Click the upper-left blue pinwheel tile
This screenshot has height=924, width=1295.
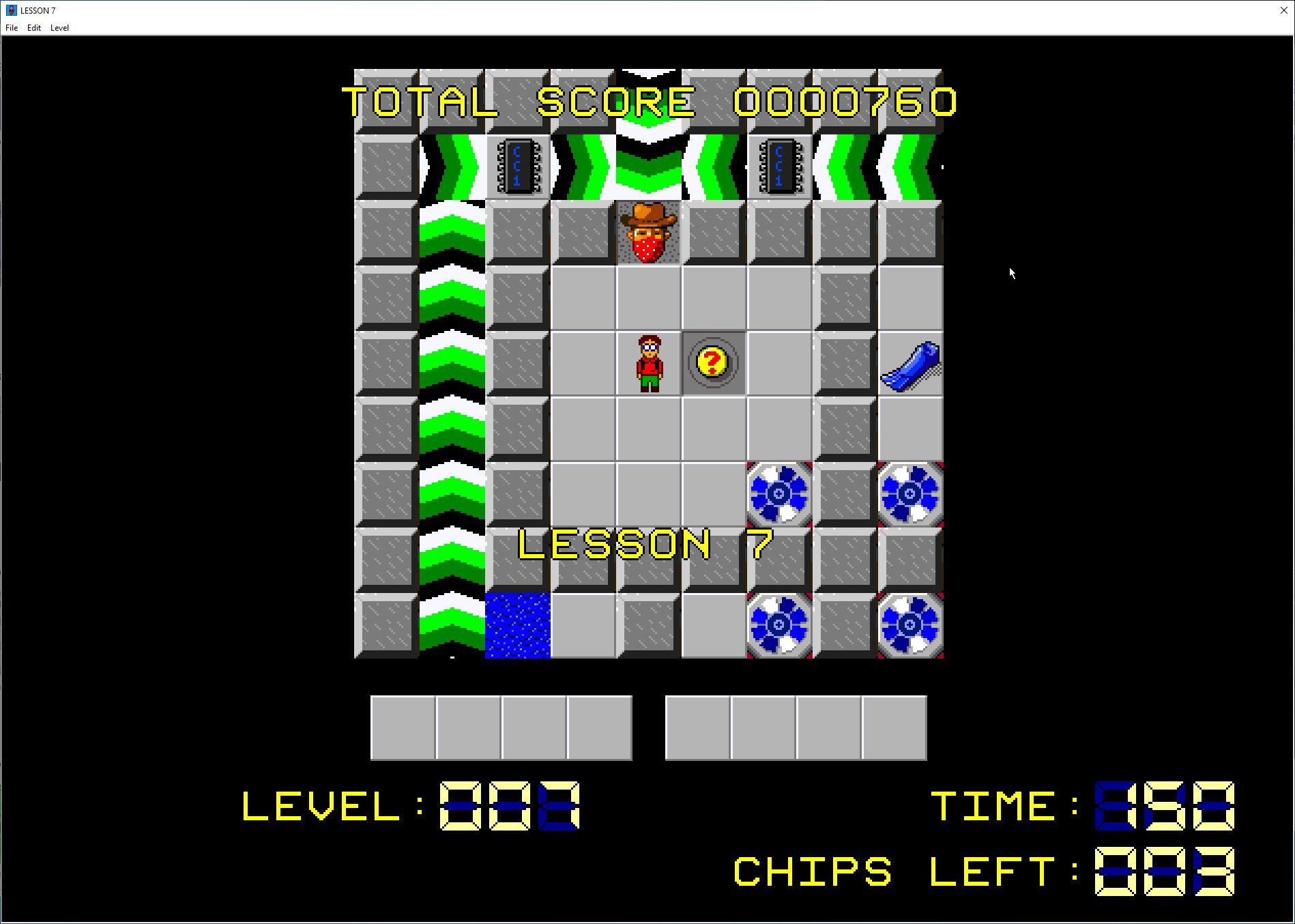(779, 495)
